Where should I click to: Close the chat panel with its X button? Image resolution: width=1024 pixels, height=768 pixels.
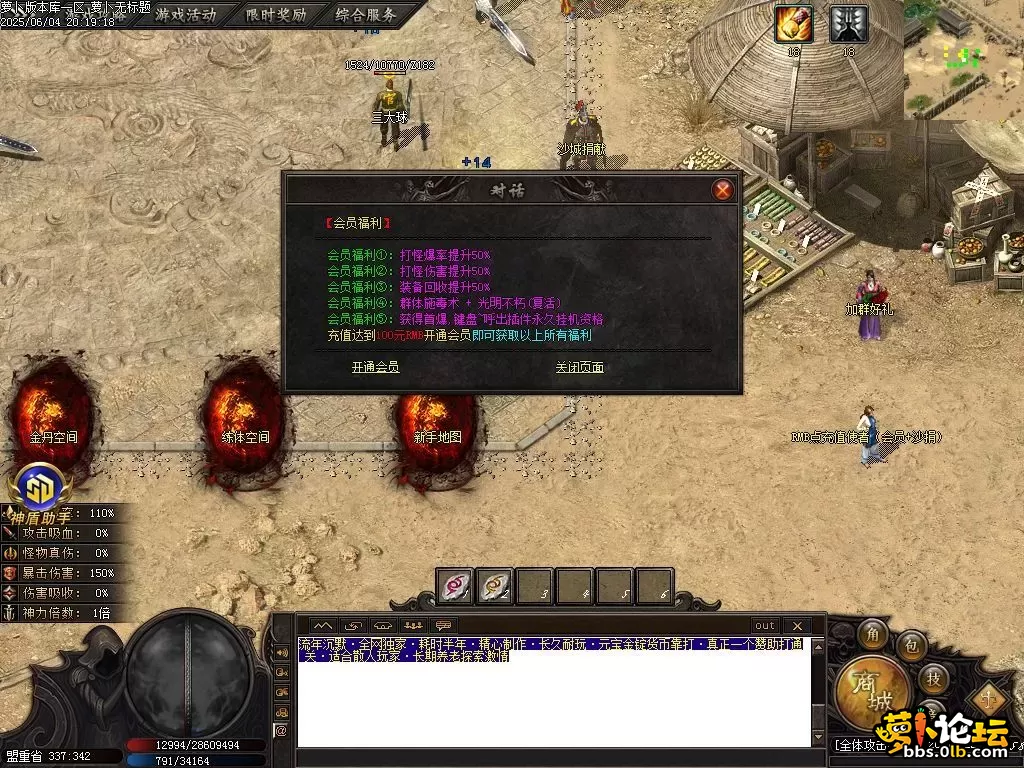[x=797, y=625]
